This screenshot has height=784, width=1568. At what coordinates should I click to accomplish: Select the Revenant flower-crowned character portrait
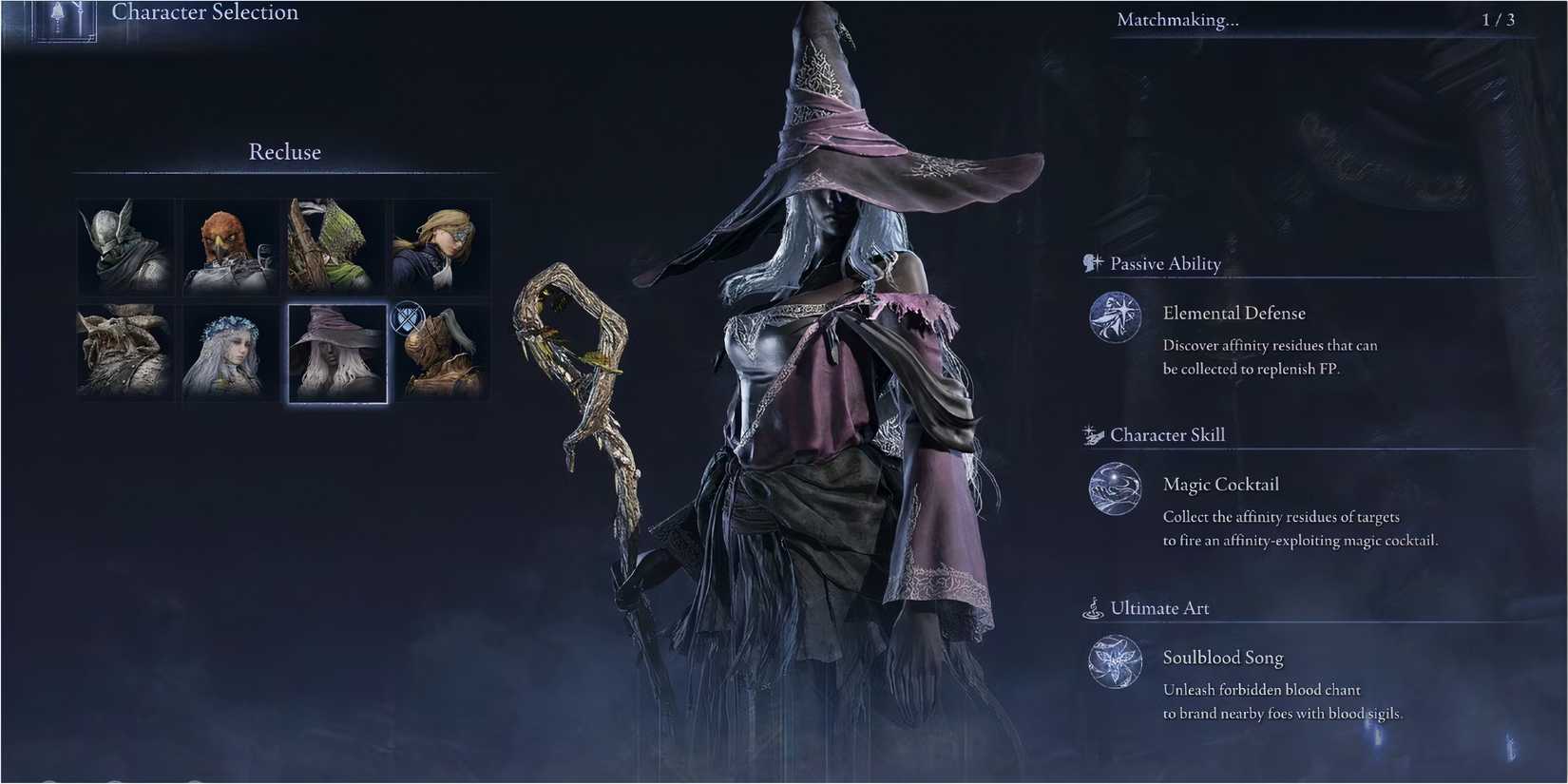coord(230,352)
